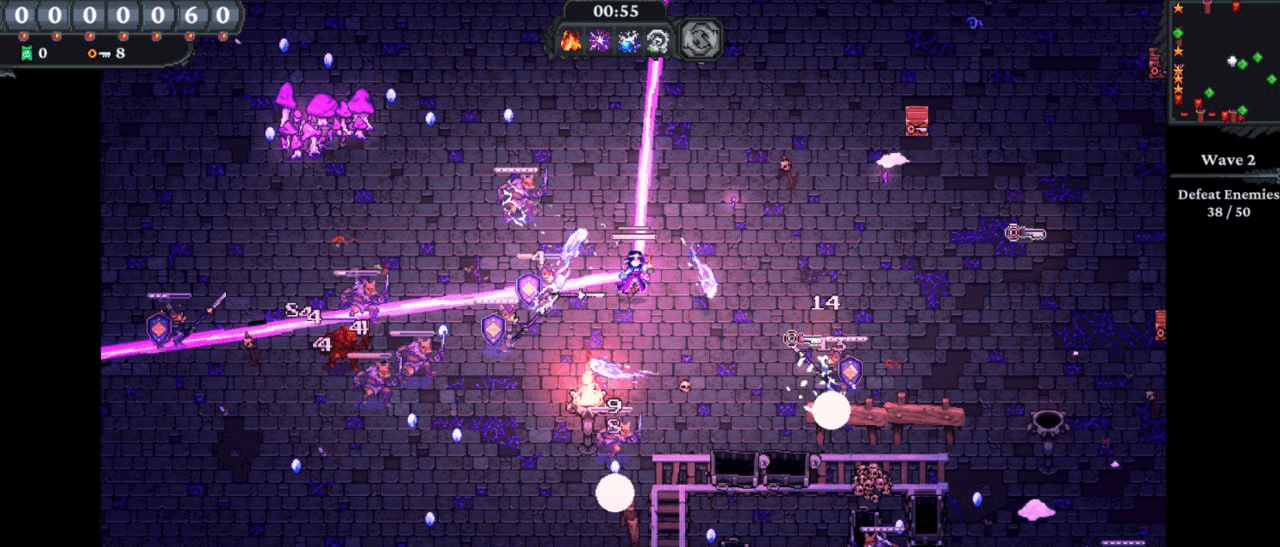1280x547 pixels.
Task: Activate the fire flame ability icon
Action: (x=571, y=41)
